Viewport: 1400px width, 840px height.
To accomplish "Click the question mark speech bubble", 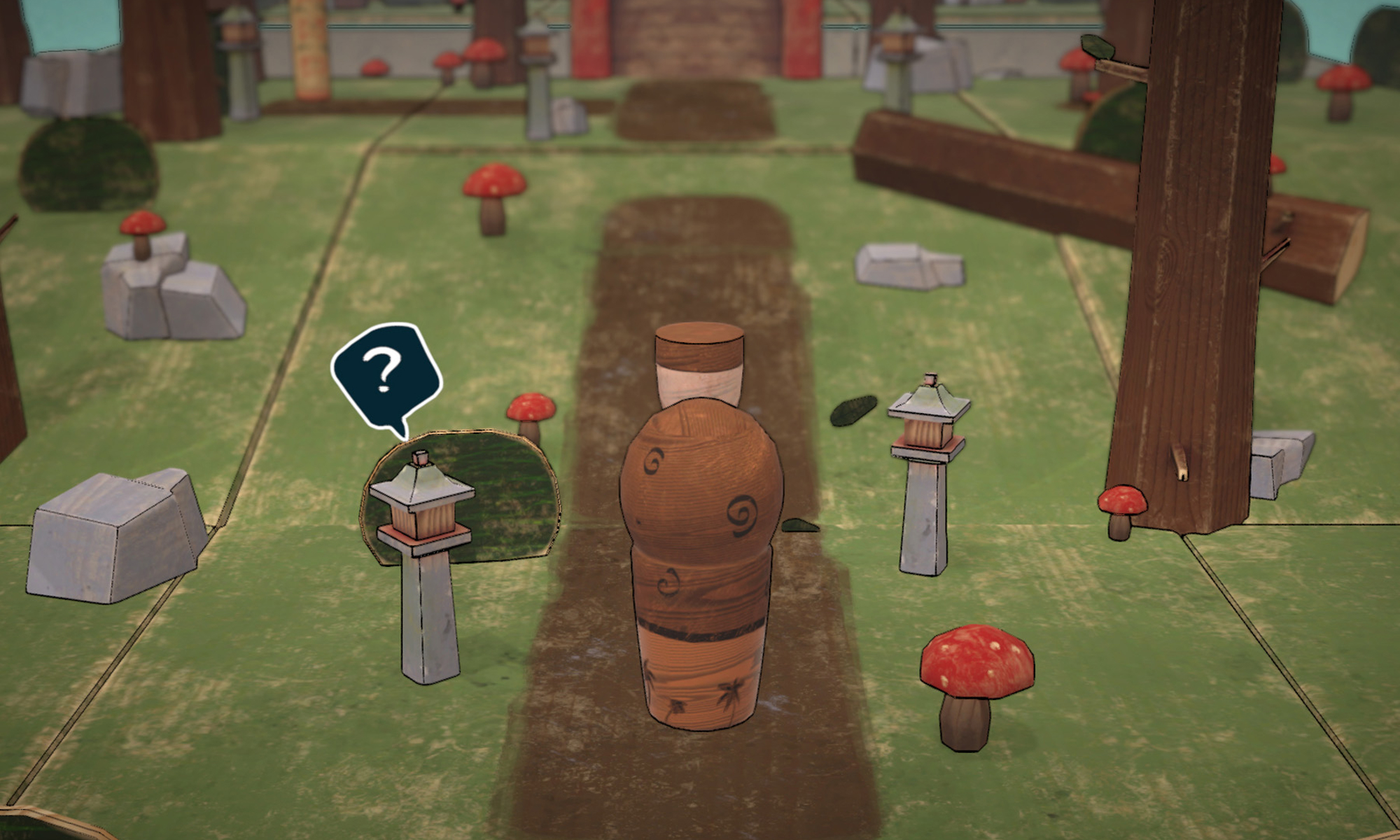I will (x=384, y=374).
